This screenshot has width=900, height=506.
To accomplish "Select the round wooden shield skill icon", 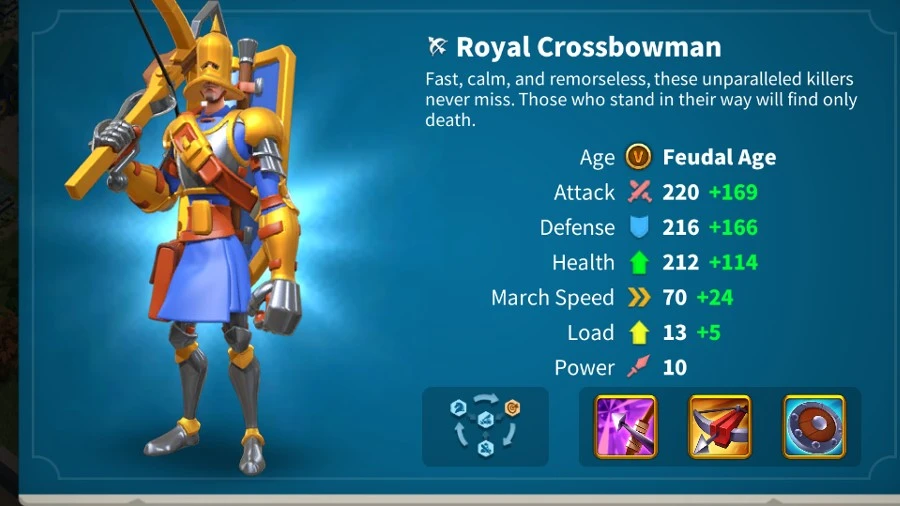I will pos(814,427).
